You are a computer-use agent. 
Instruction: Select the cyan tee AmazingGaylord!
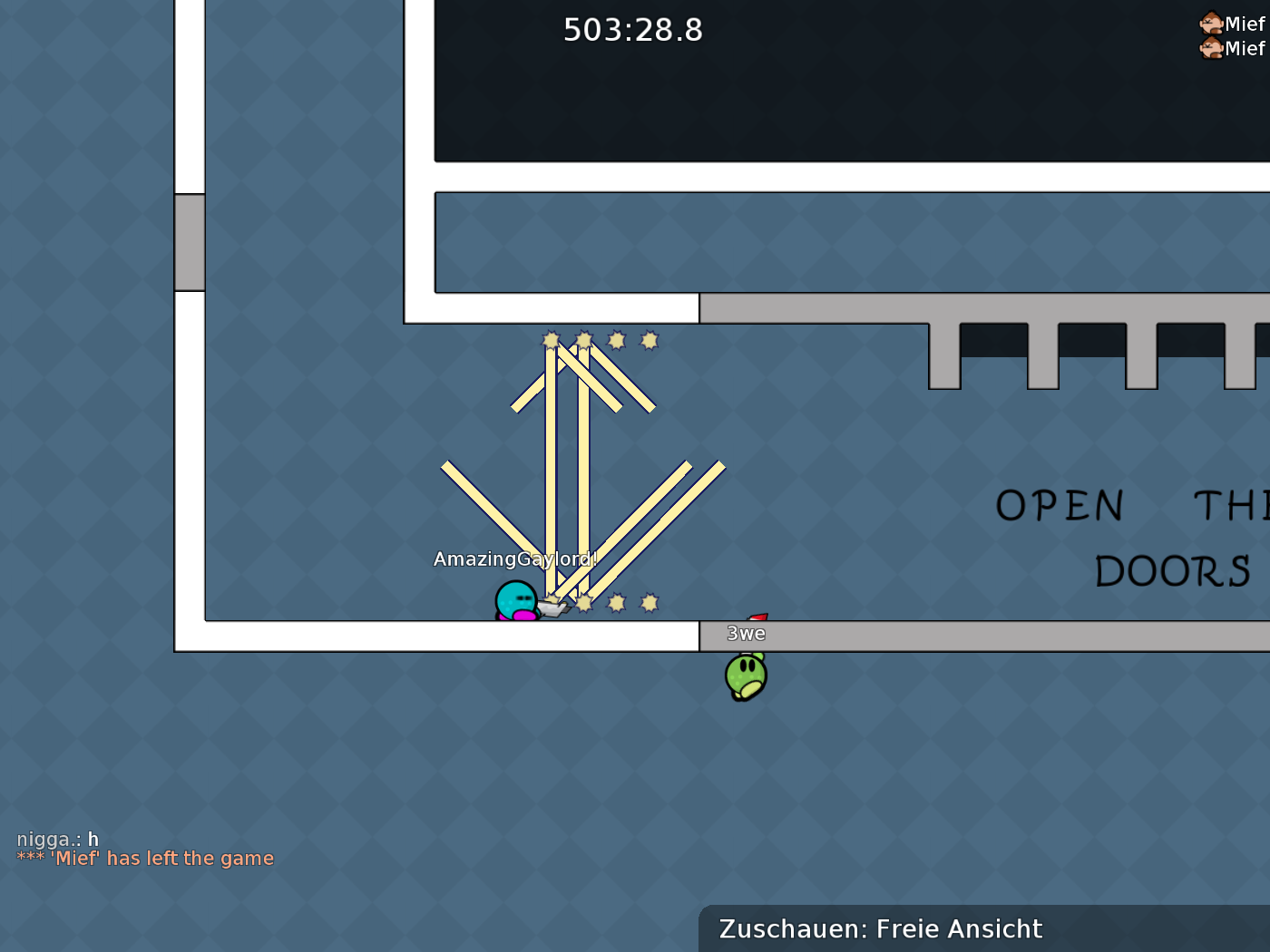515,600
